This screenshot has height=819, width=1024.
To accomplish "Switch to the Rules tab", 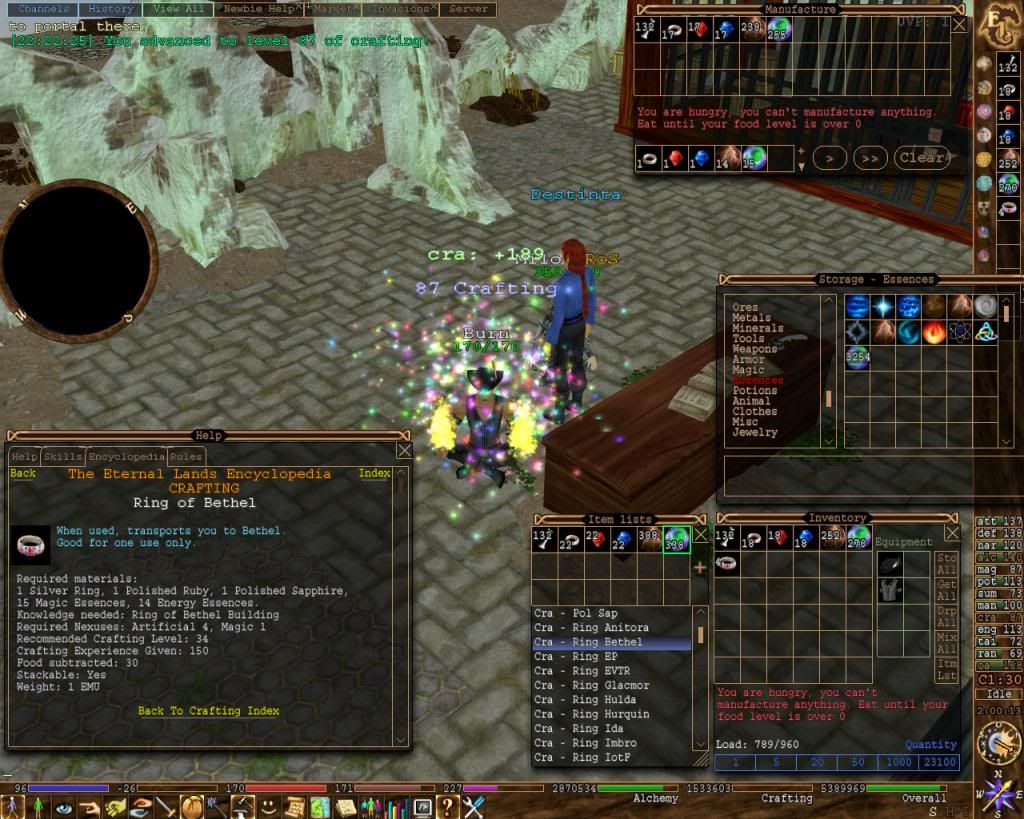I will click(x=186, y=457).
